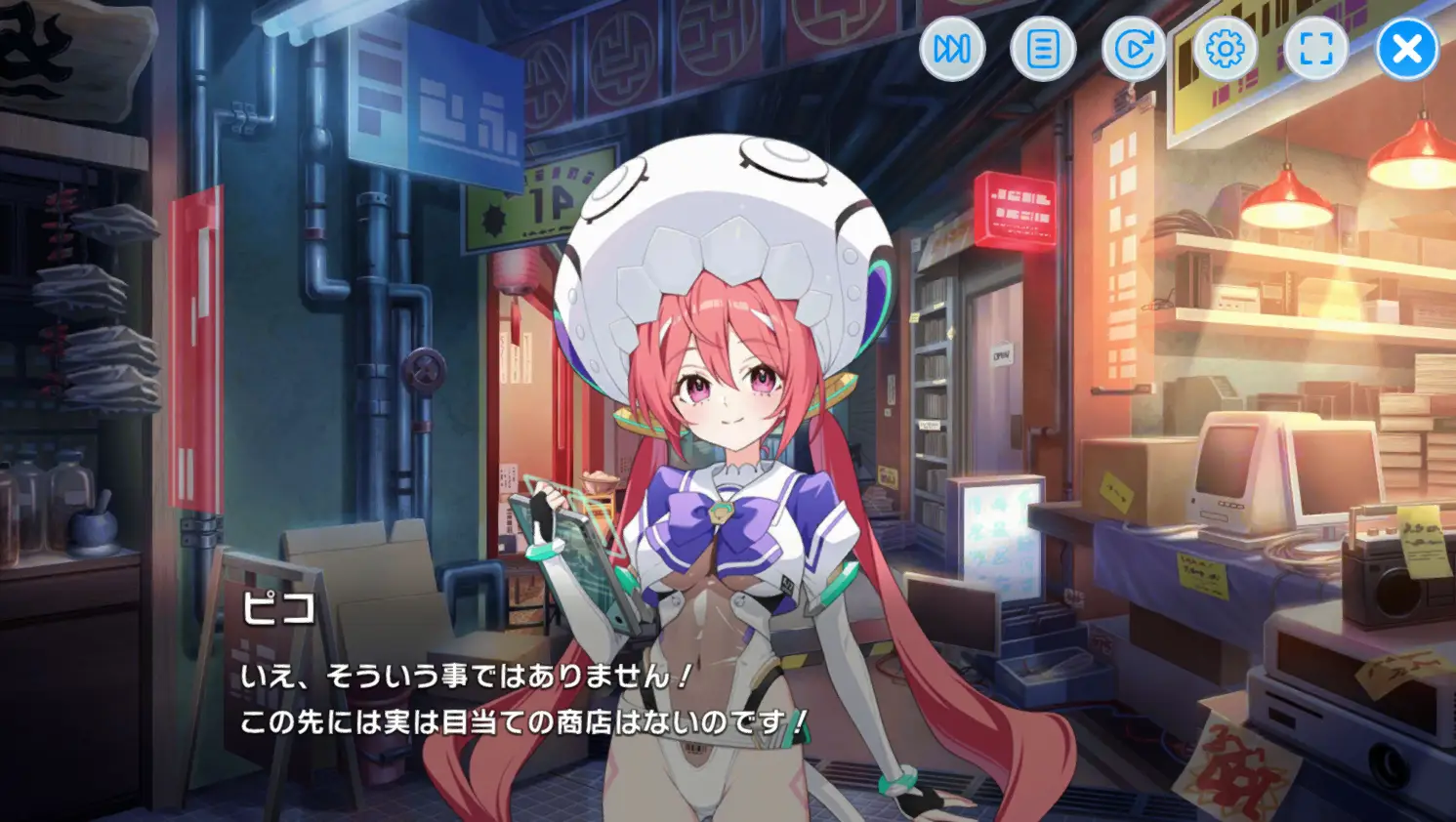Open the gear settings menu
The width and height of the screenshot is (1456, 822).
tap(1225, 49)
